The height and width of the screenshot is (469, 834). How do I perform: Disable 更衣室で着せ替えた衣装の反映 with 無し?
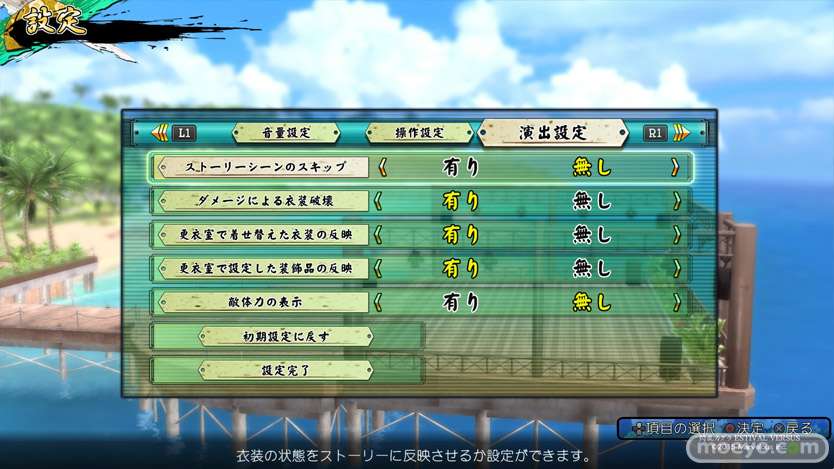pos(591,235)
